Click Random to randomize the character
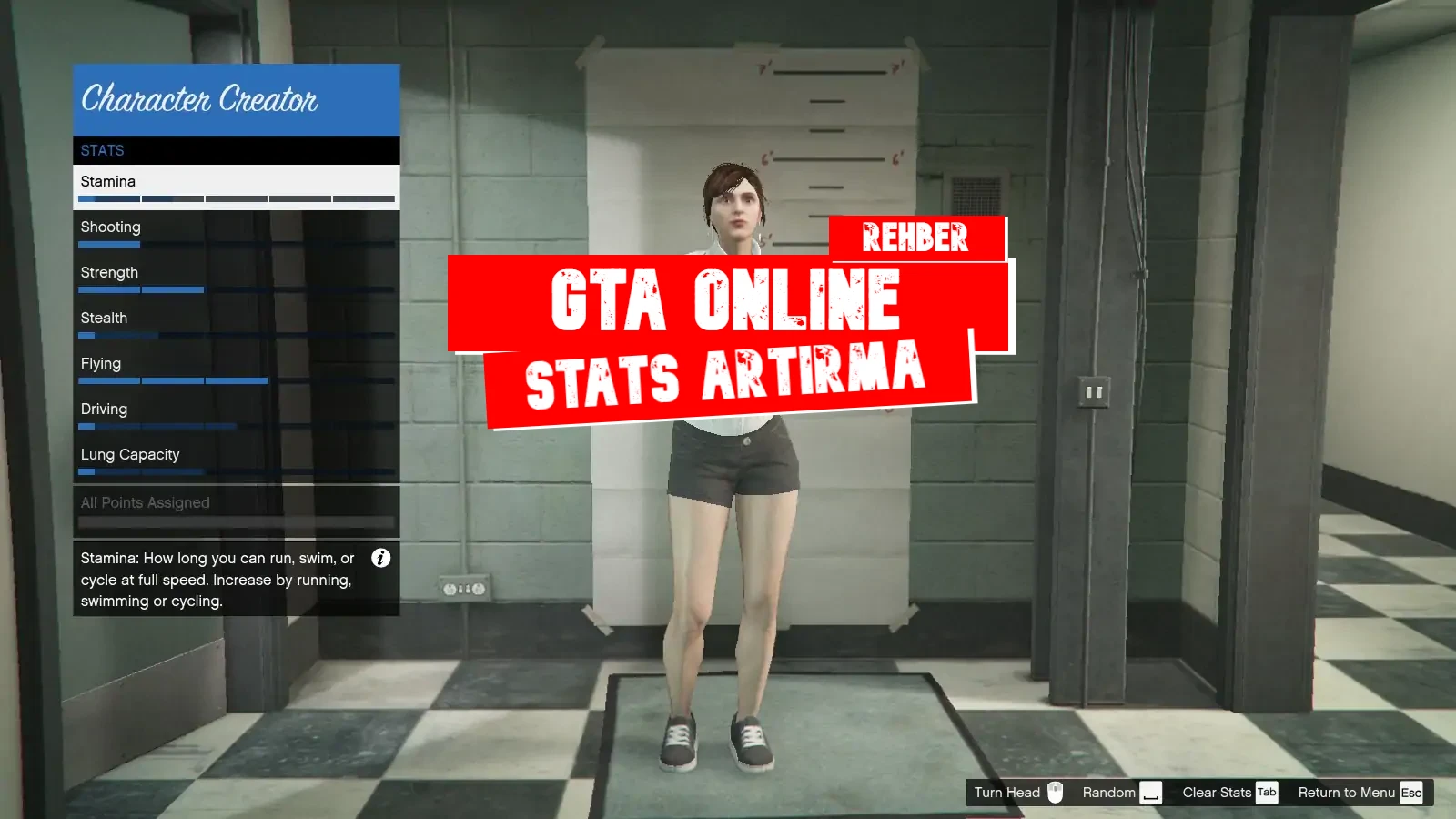This screenshot has width=1456, height=819. point(1107,792)
